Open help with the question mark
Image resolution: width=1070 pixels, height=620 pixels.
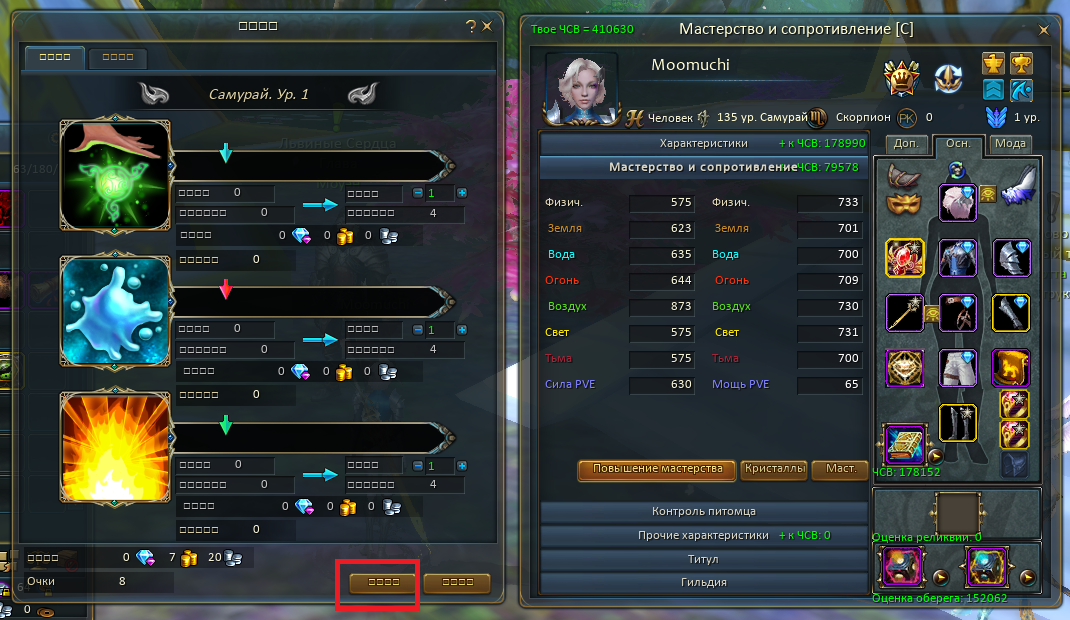(x=471, y=27)
